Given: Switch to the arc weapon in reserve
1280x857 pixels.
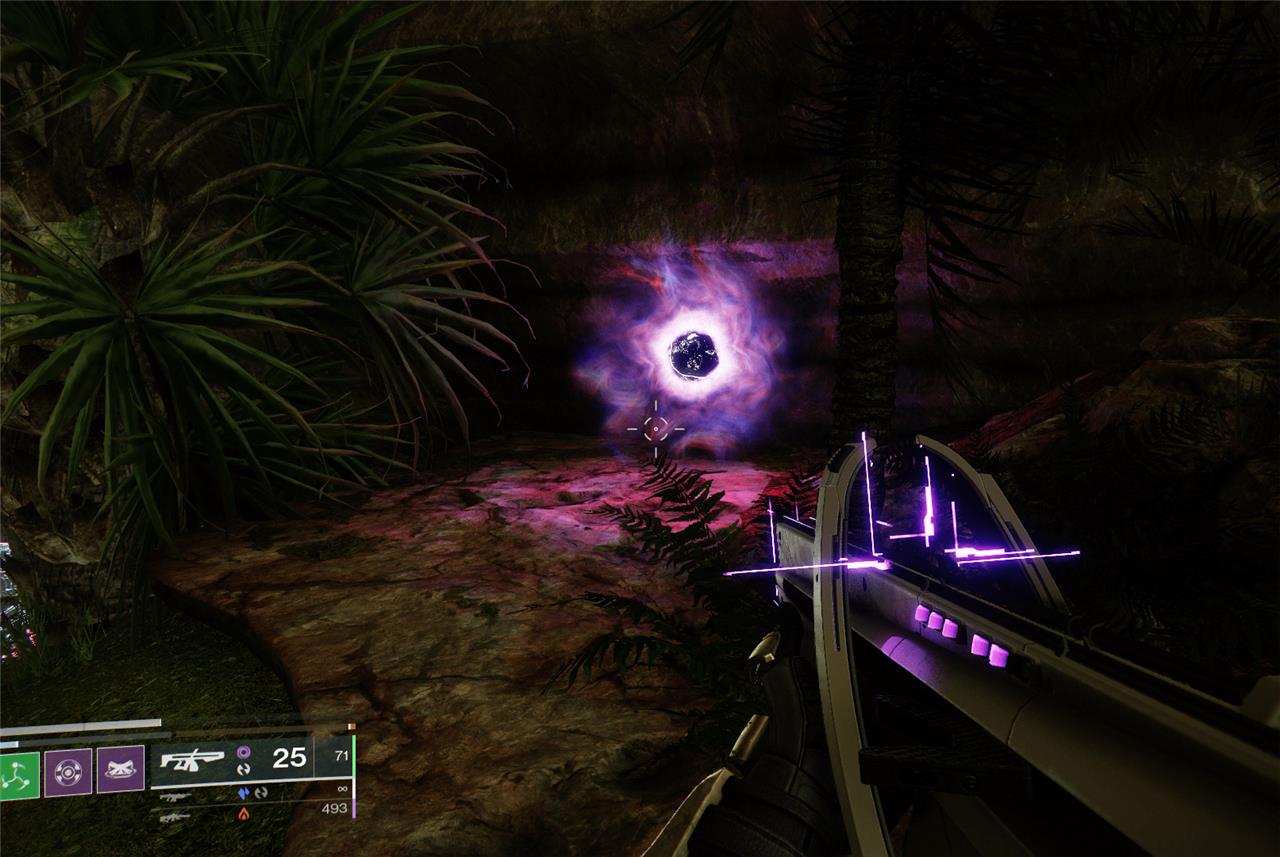Looking at the screenshot, I should (x=173, y=797).
